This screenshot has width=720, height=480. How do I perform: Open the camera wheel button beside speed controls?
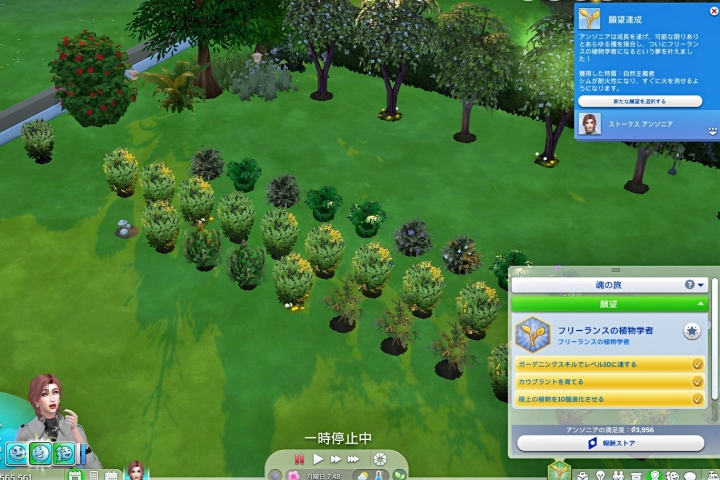[379, 458]
